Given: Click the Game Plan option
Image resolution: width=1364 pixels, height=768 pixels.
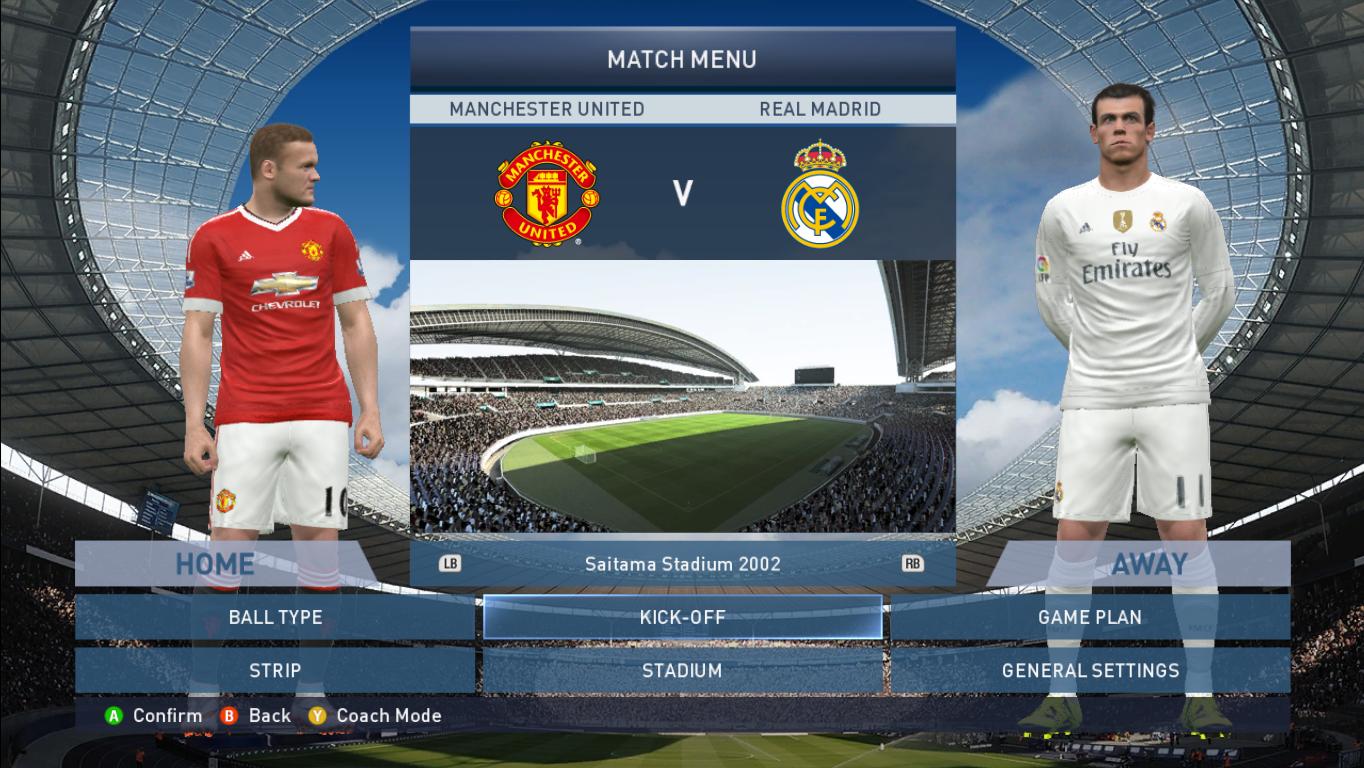Looking at the screenshot, I should click(x=1090, y=617).
